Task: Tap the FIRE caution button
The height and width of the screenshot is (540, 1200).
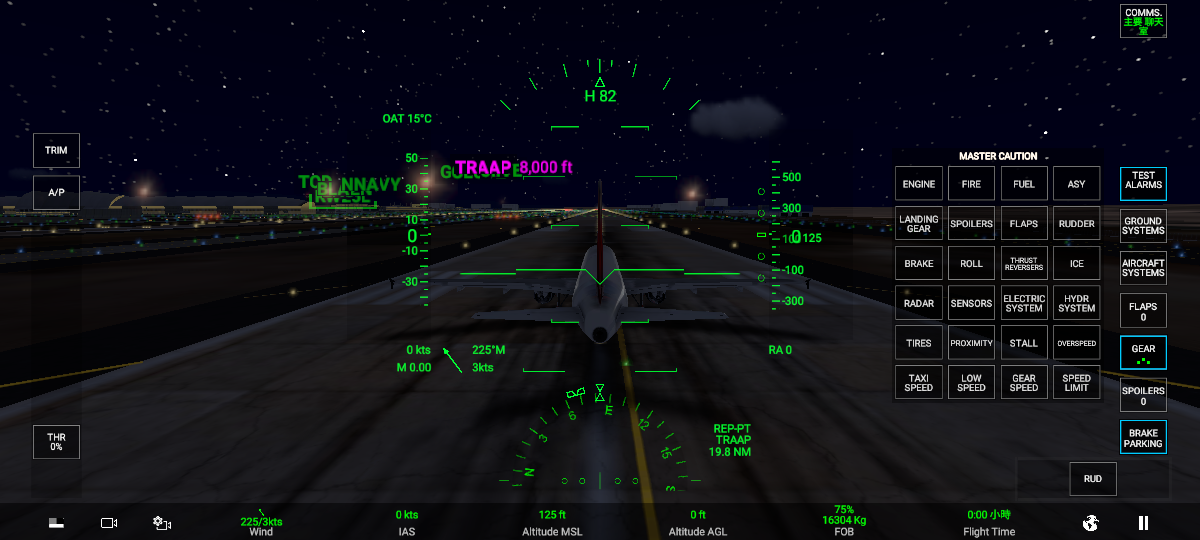Action: 971,184
